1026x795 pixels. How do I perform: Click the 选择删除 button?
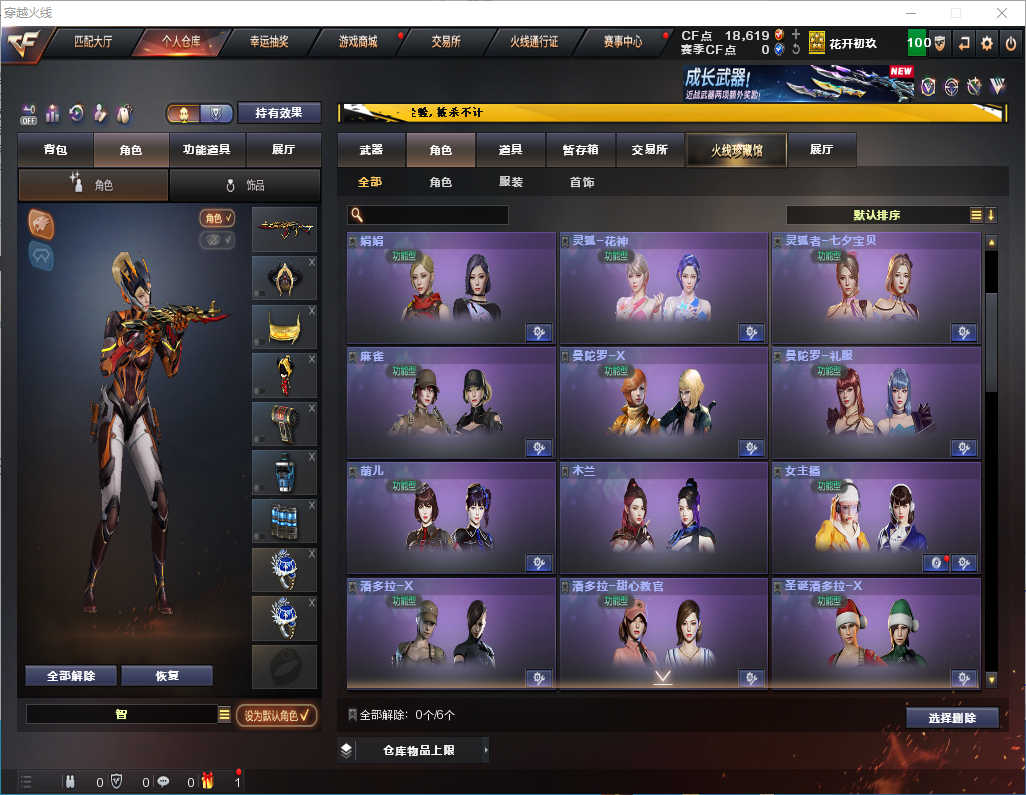pyautogui.click(x=952, y=718)
